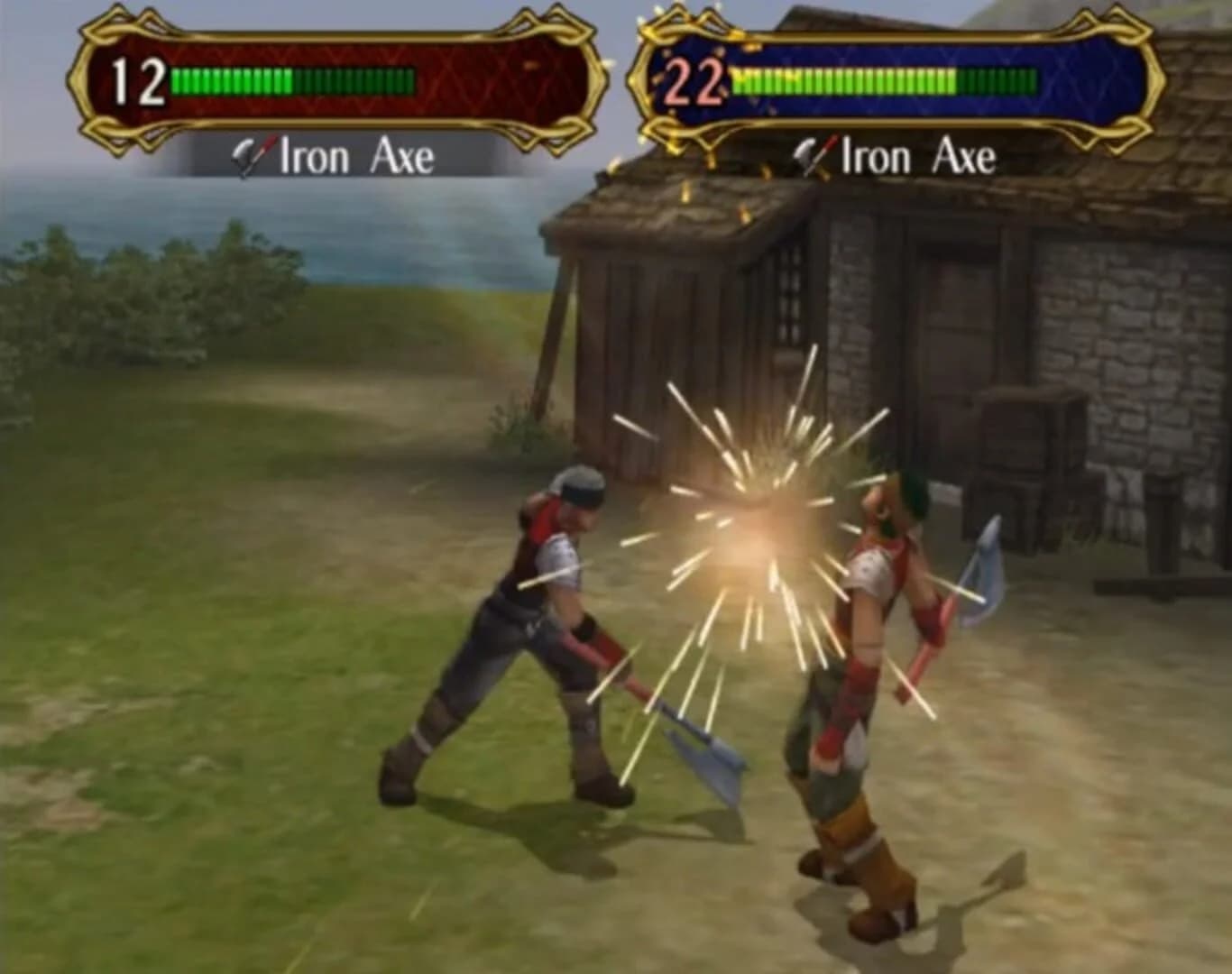Select the left Iron Axe name label
This screenshot has width=1232, height=974.
(352, 156)
